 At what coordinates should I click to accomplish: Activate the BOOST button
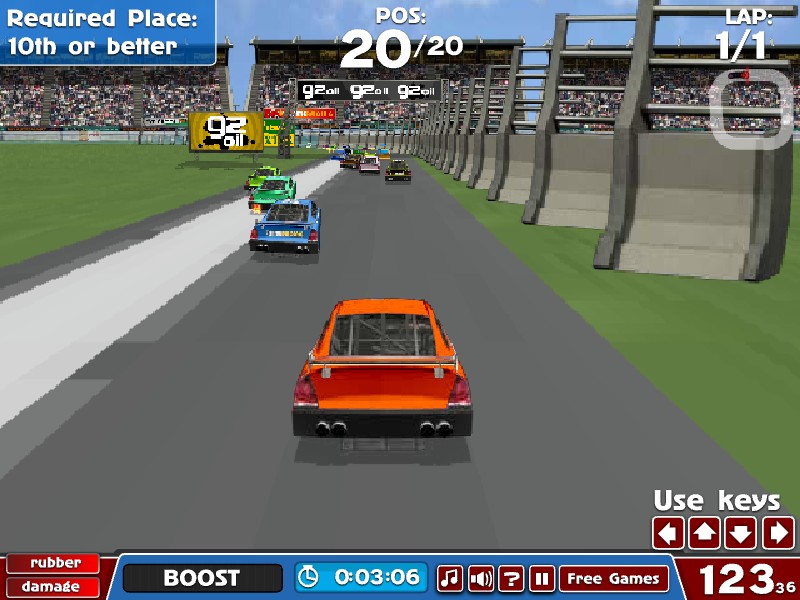pos(202,578)
